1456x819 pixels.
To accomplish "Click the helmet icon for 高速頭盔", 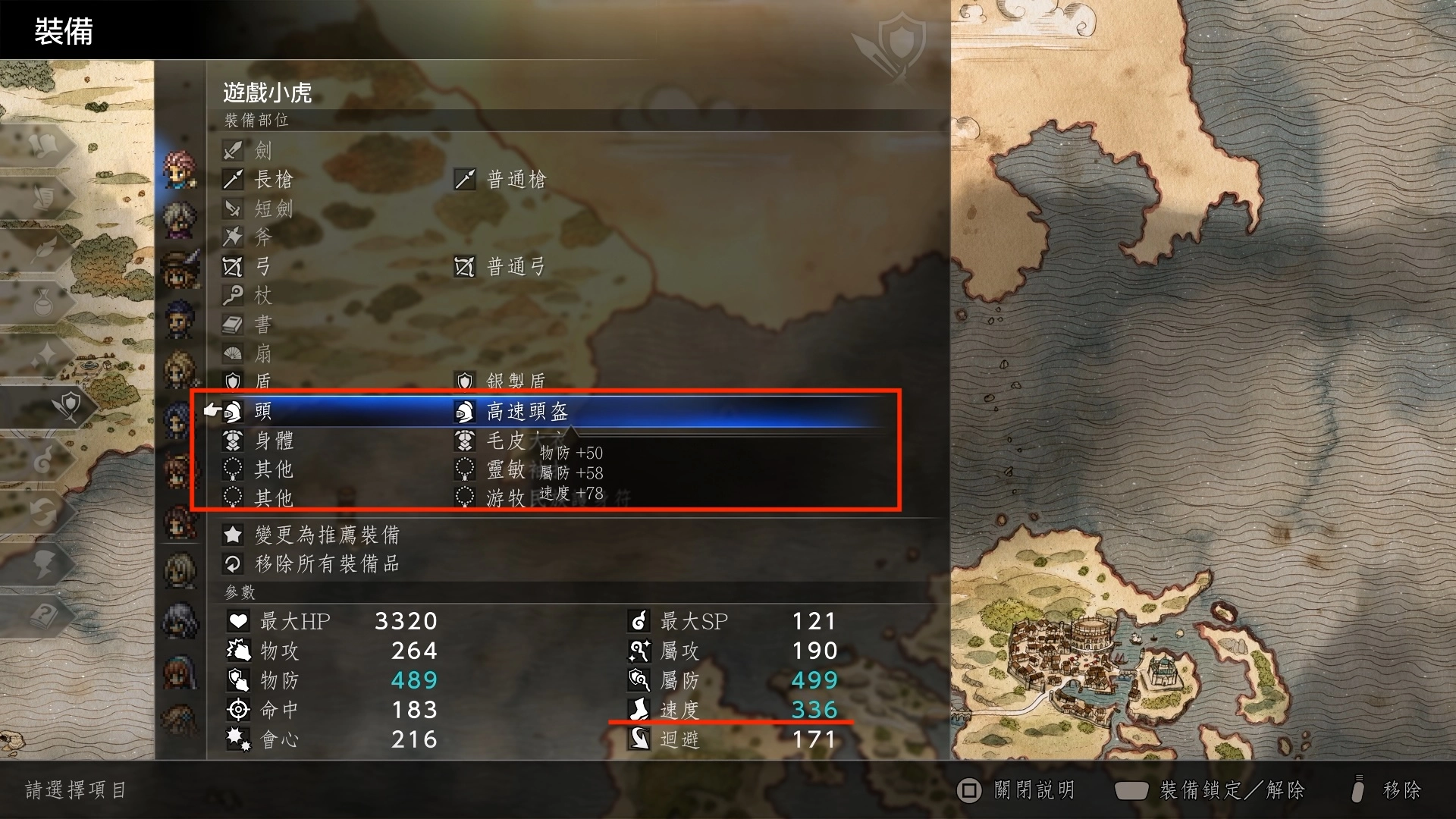I will click(464, 411).
